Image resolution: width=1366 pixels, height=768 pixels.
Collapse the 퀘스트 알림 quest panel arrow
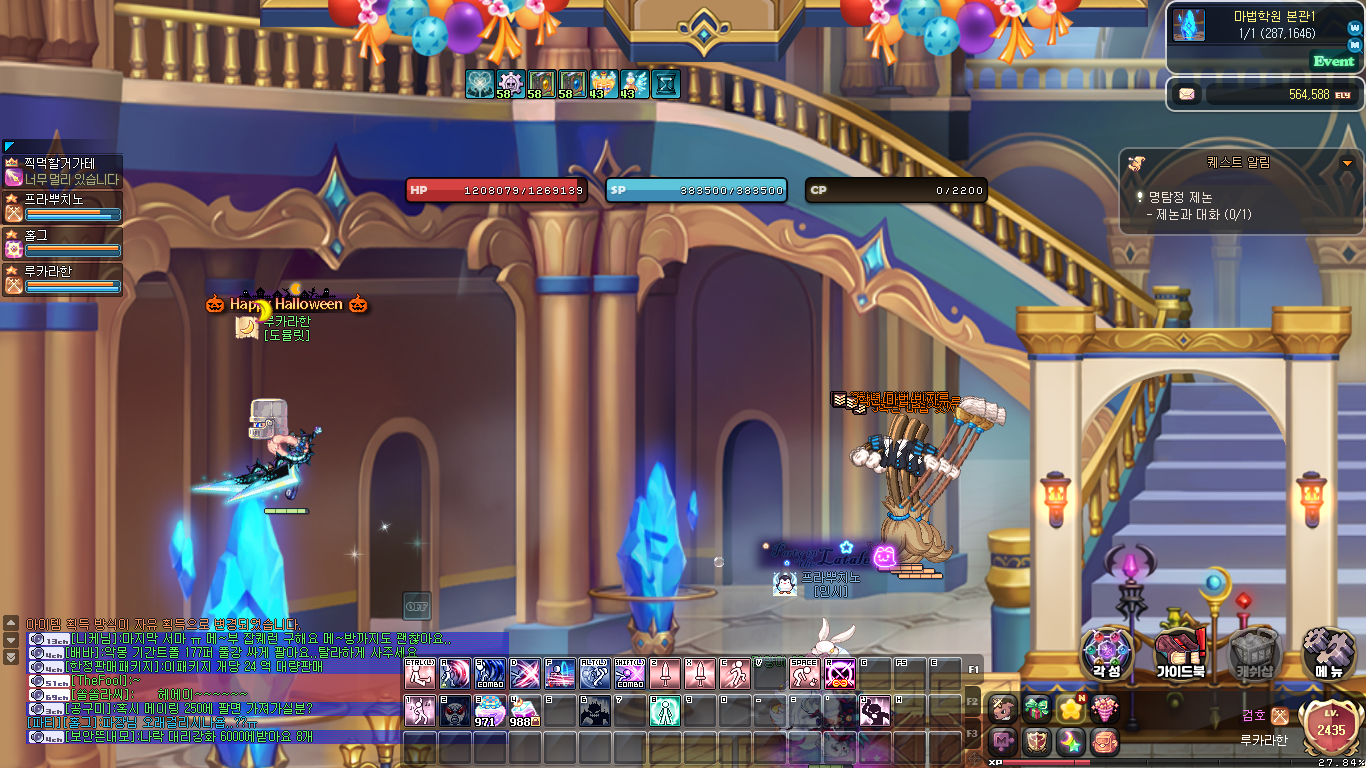point(1347,163)
